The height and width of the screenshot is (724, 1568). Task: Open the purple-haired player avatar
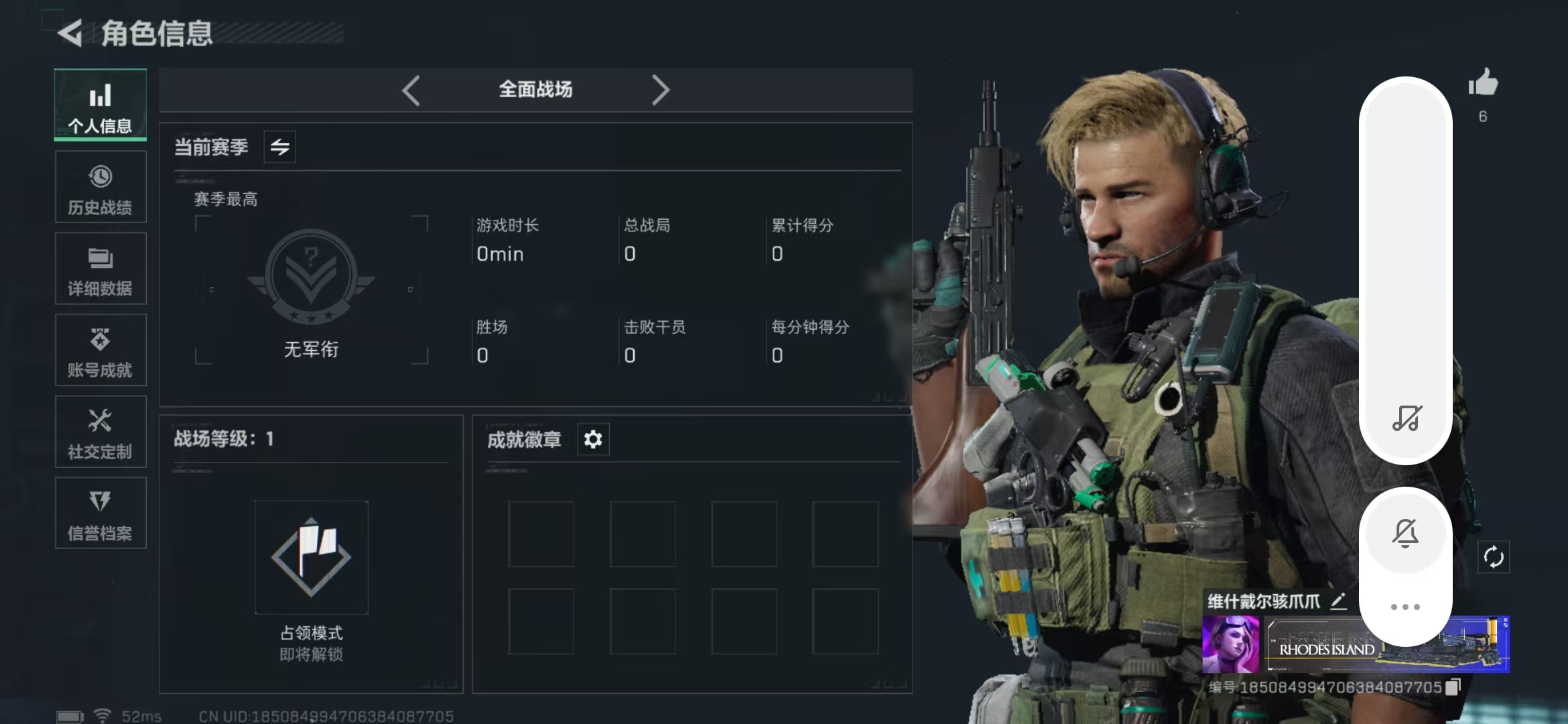pyautogui.click(x=1231, y=645)
